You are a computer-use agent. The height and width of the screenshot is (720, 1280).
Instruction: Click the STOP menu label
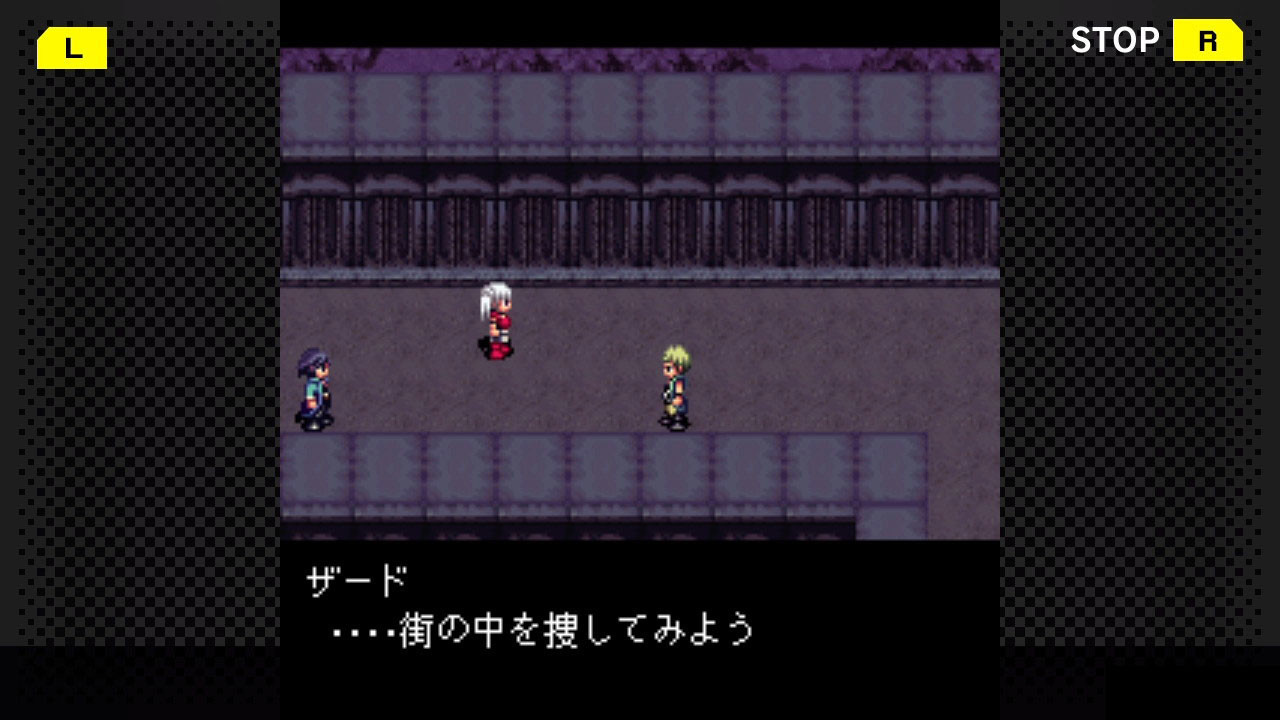tap(1115, 41)
